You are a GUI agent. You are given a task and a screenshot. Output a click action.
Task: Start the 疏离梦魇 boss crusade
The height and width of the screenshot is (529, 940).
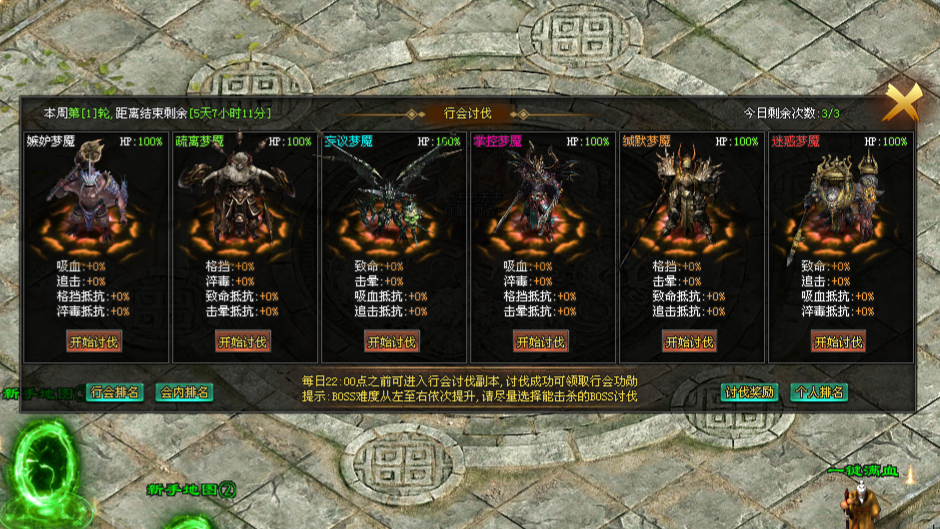tap(243, 342)
